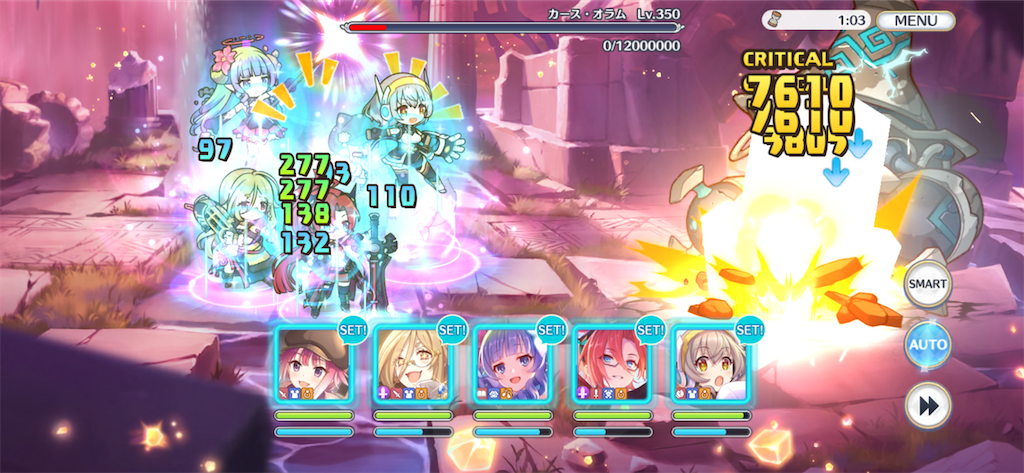Toggle the AUTO battle button

pos(926,345)
